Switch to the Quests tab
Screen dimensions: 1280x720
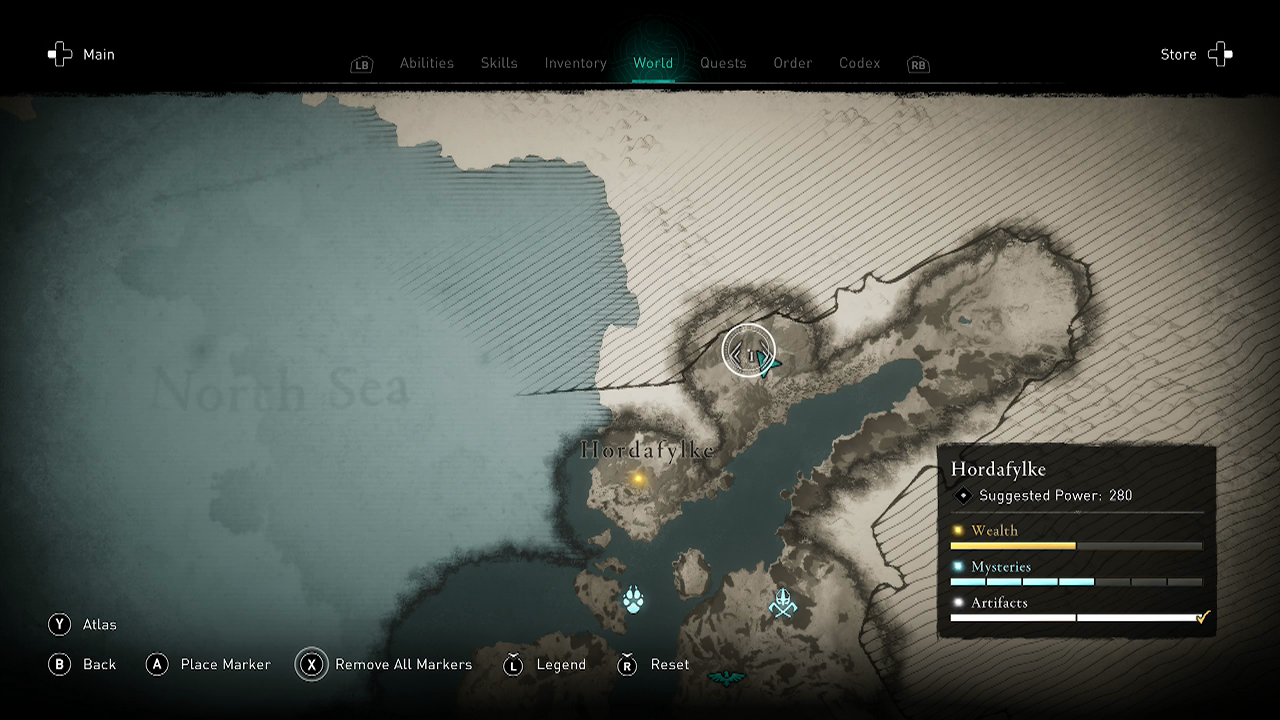(x=723, y=63)
